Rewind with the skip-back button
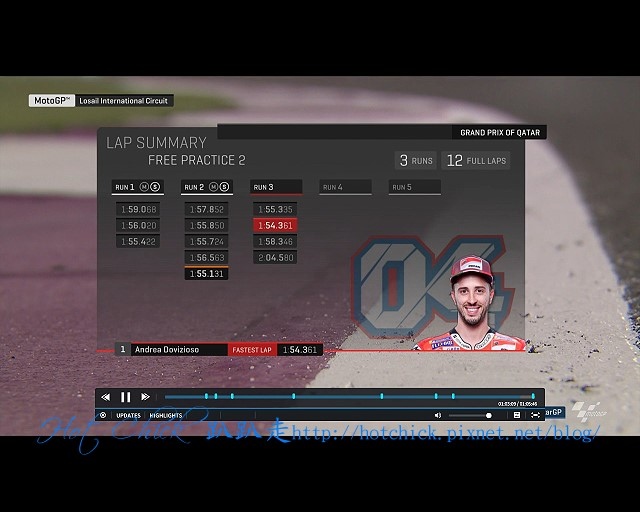640x512 pixels. point(106,397)
